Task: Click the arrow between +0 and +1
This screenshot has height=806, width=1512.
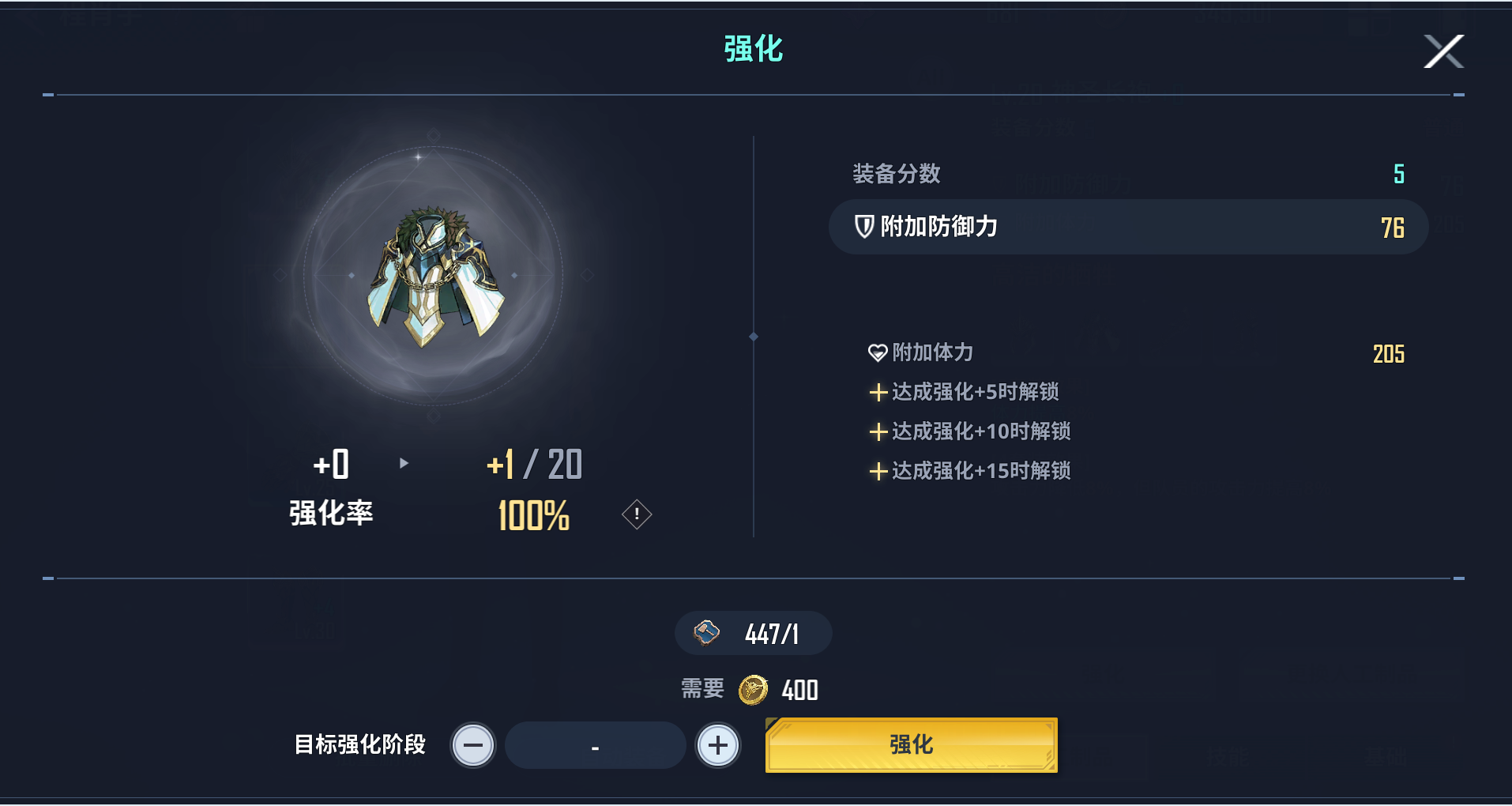Action: (x=405, y=465)
